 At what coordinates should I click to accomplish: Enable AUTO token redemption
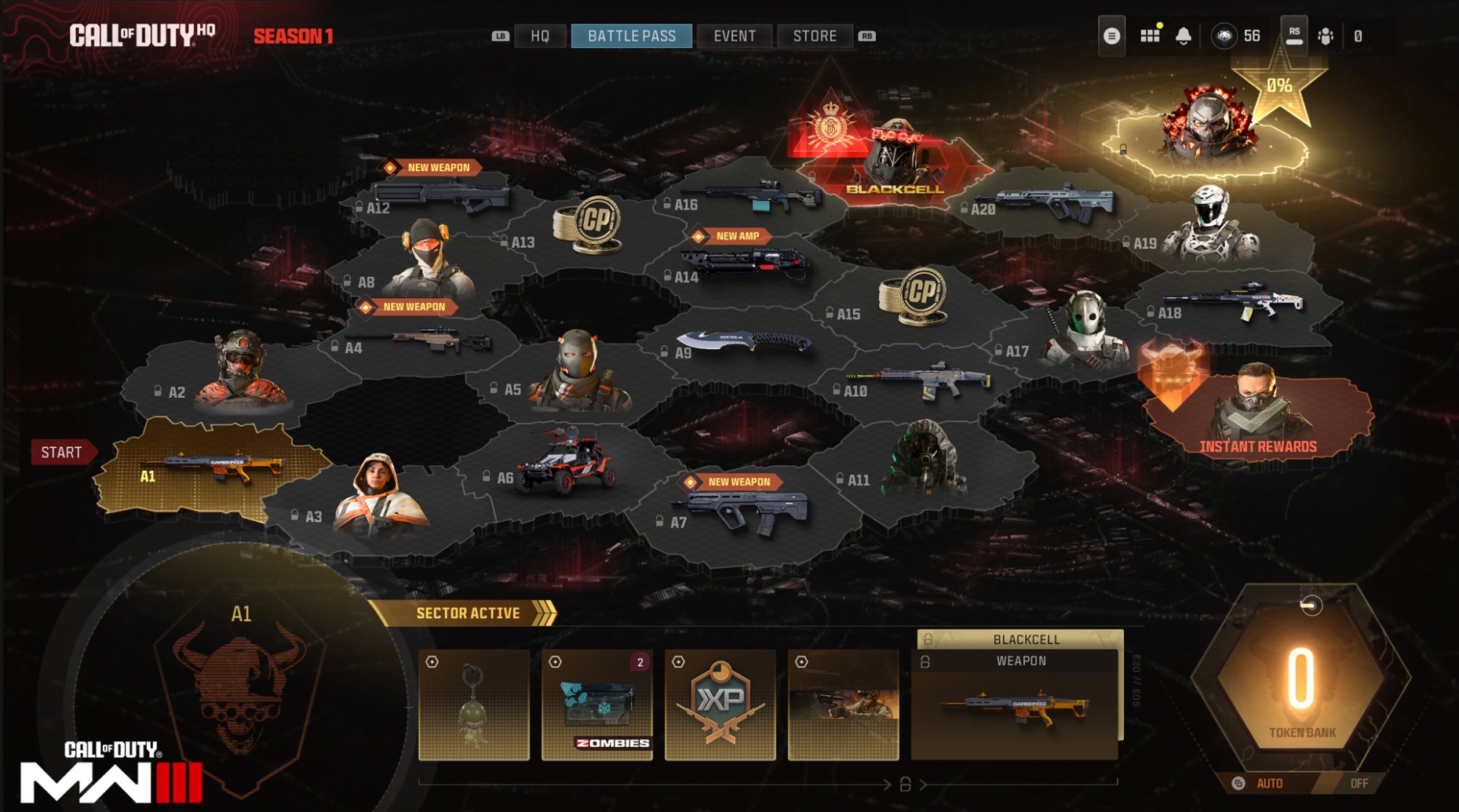tap(1269, 782)
